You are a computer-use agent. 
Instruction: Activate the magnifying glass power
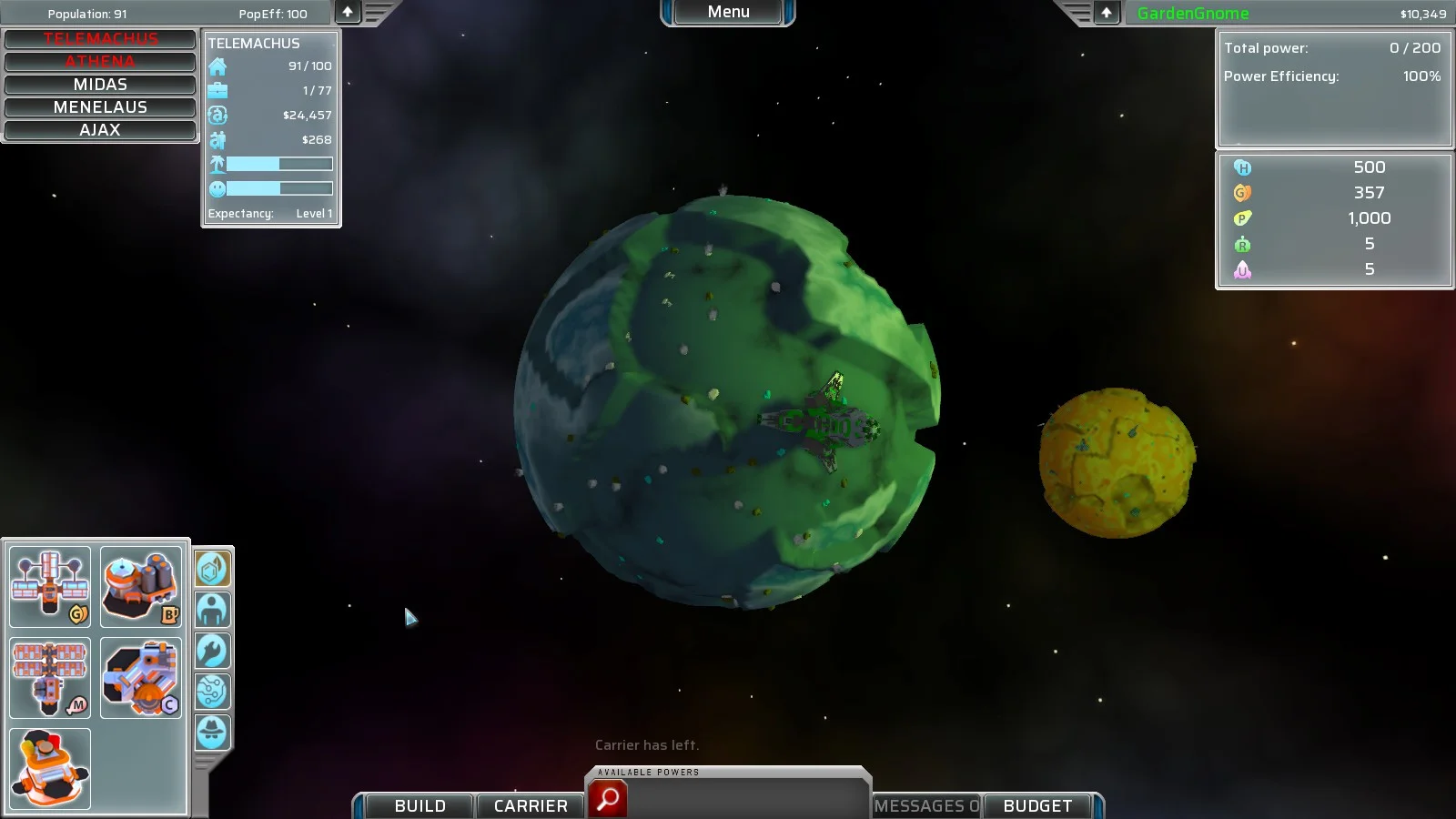coord(608,799)
